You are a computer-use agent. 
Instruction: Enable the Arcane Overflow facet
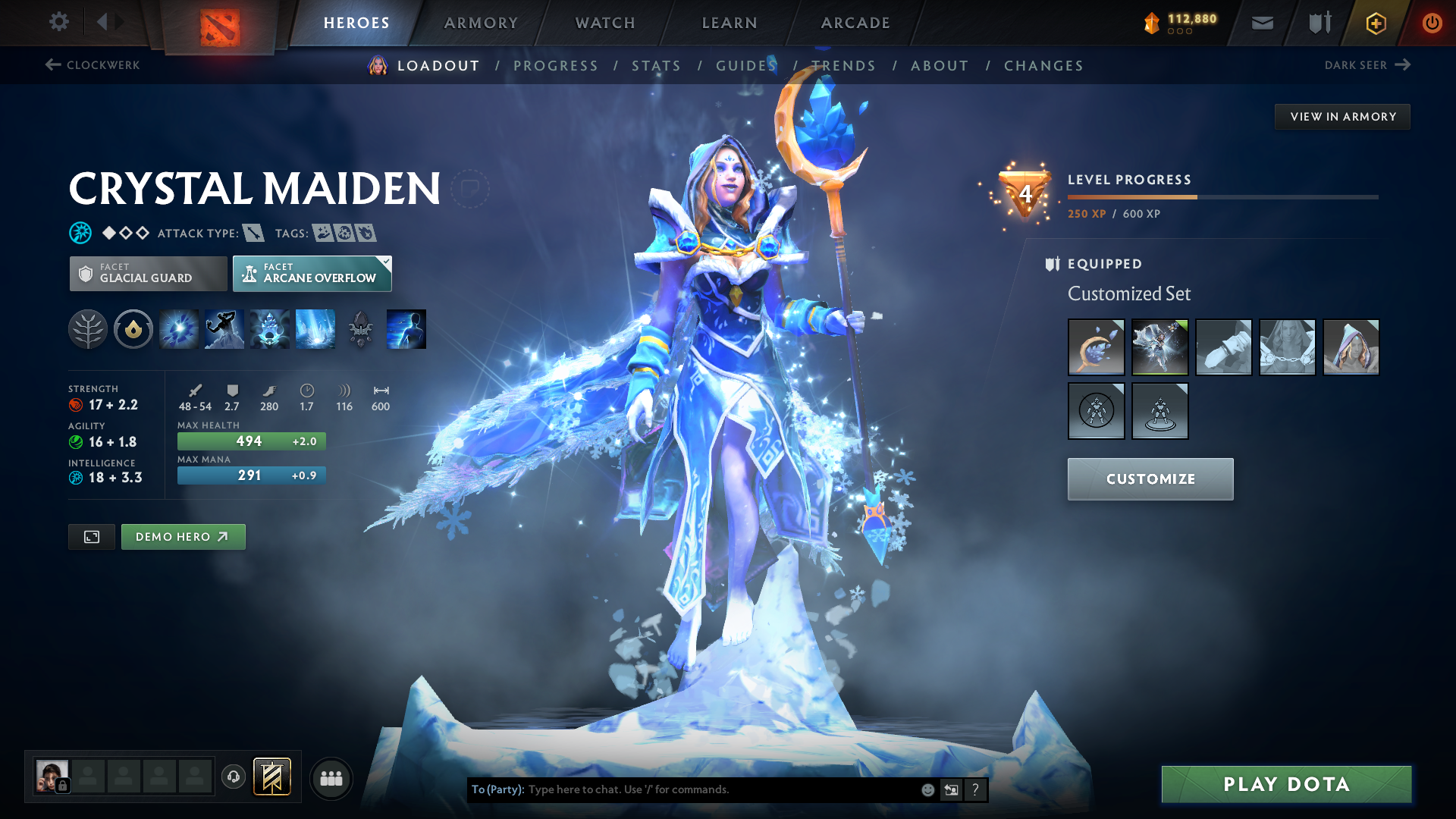[312, 273]
